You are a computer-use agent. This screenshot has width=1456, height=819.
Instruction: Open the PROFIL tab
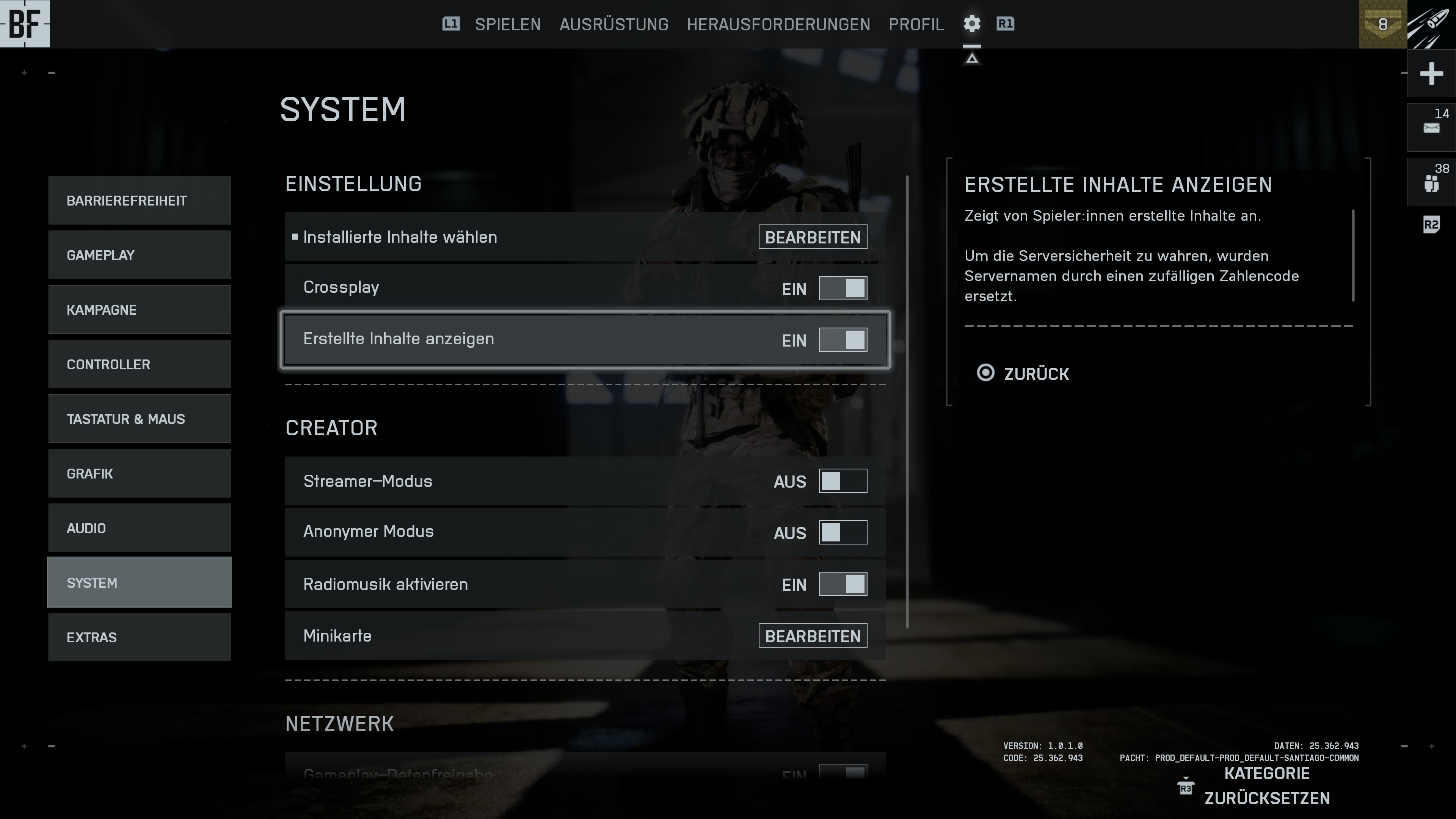pyautogui.click(x=916, y=24)
